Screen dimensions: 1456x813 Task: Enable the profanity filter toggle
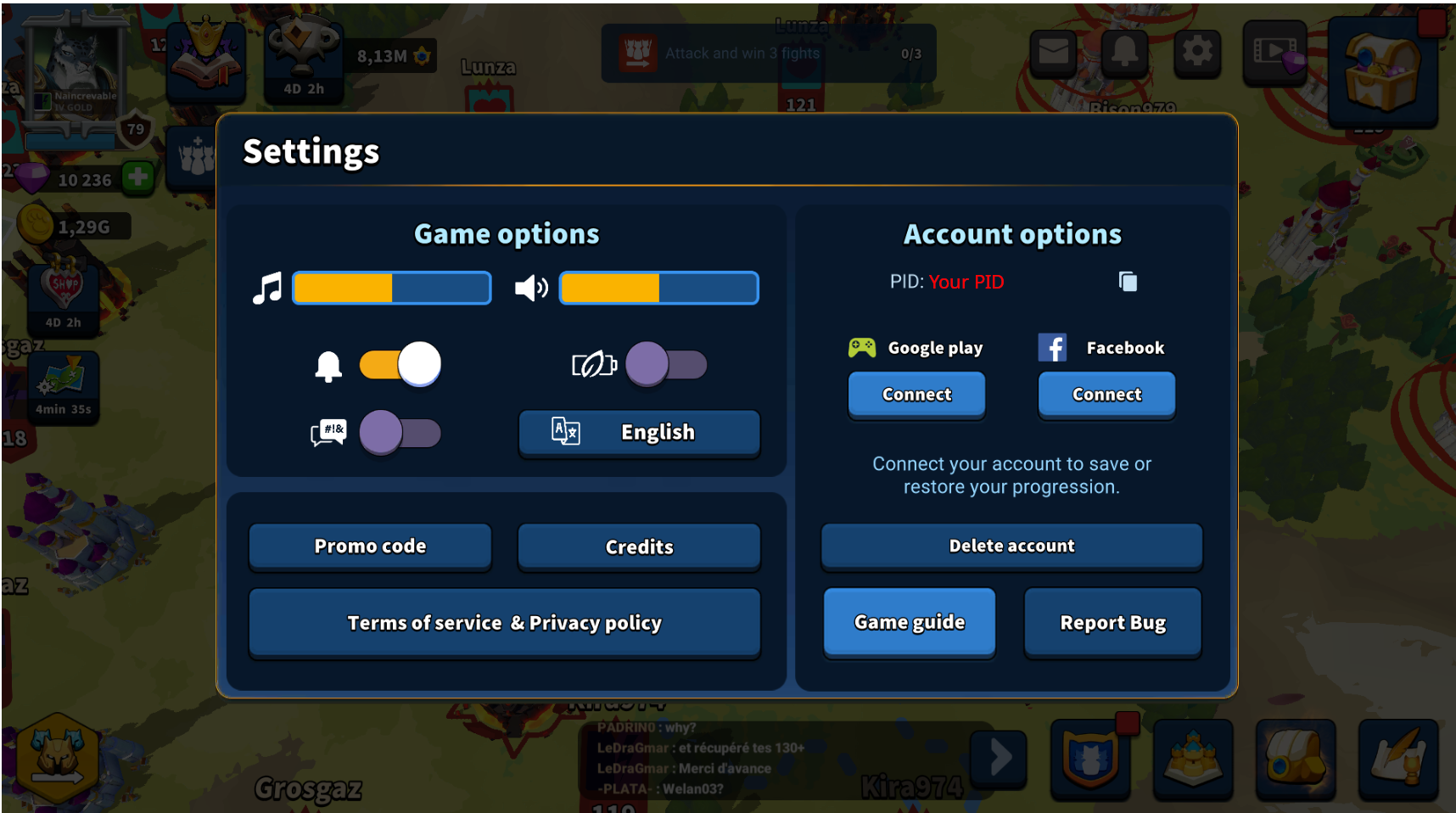click(x=399, y=433)
